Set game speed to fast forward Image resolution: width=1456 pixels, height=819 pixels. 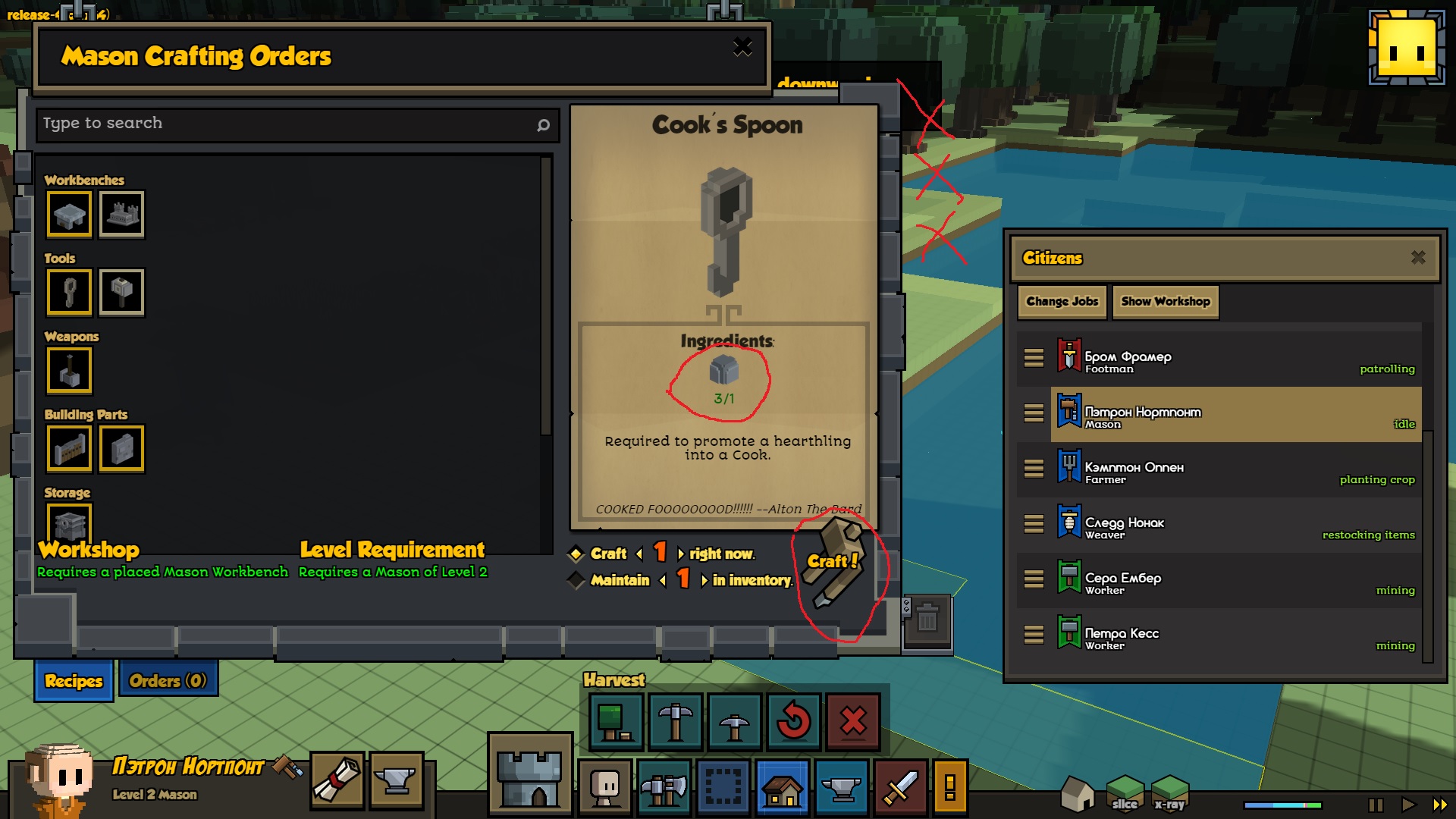[x=1439, y=805]
